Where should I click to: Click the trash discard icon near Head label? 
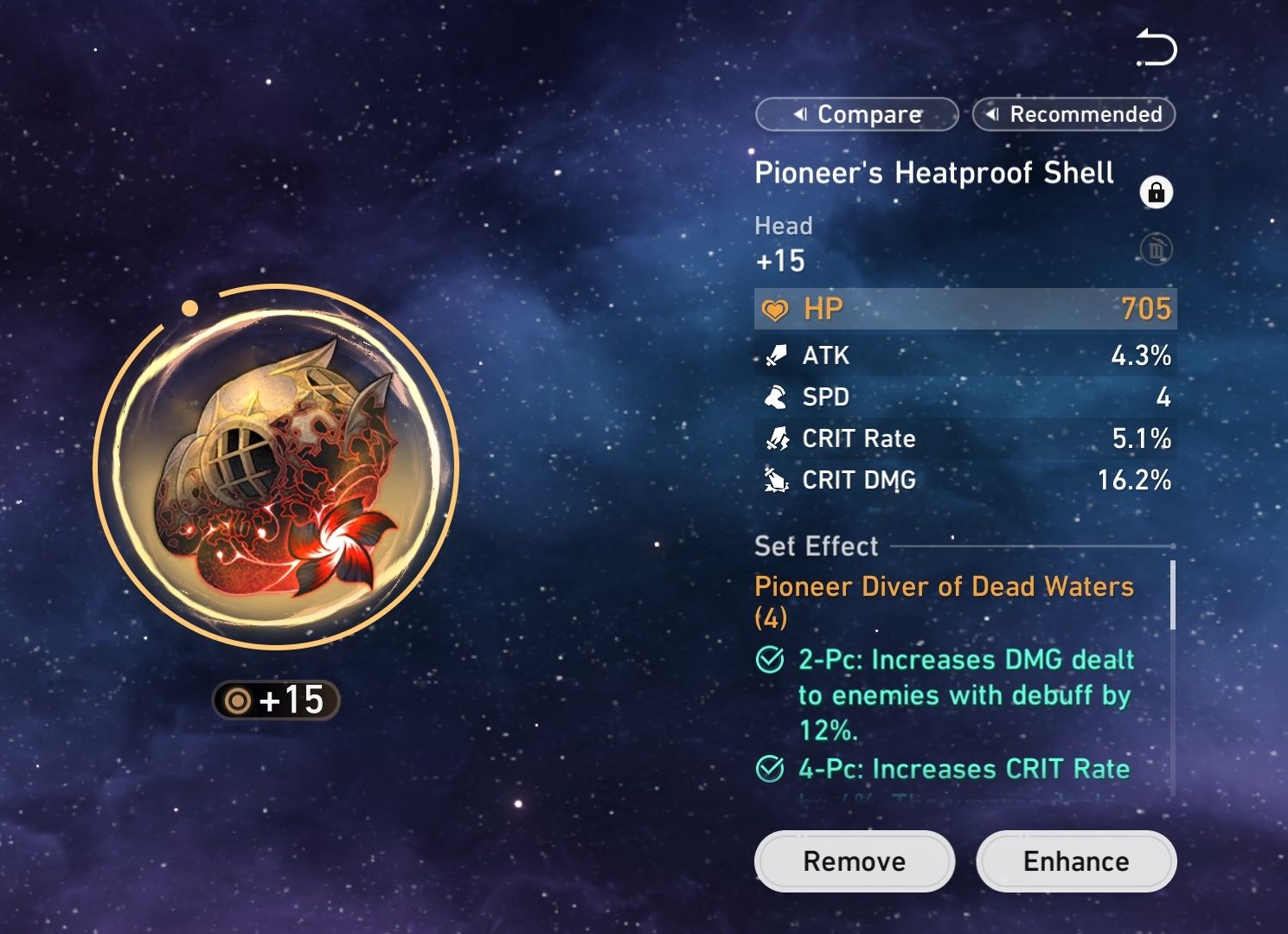(x=1157, y=250)
